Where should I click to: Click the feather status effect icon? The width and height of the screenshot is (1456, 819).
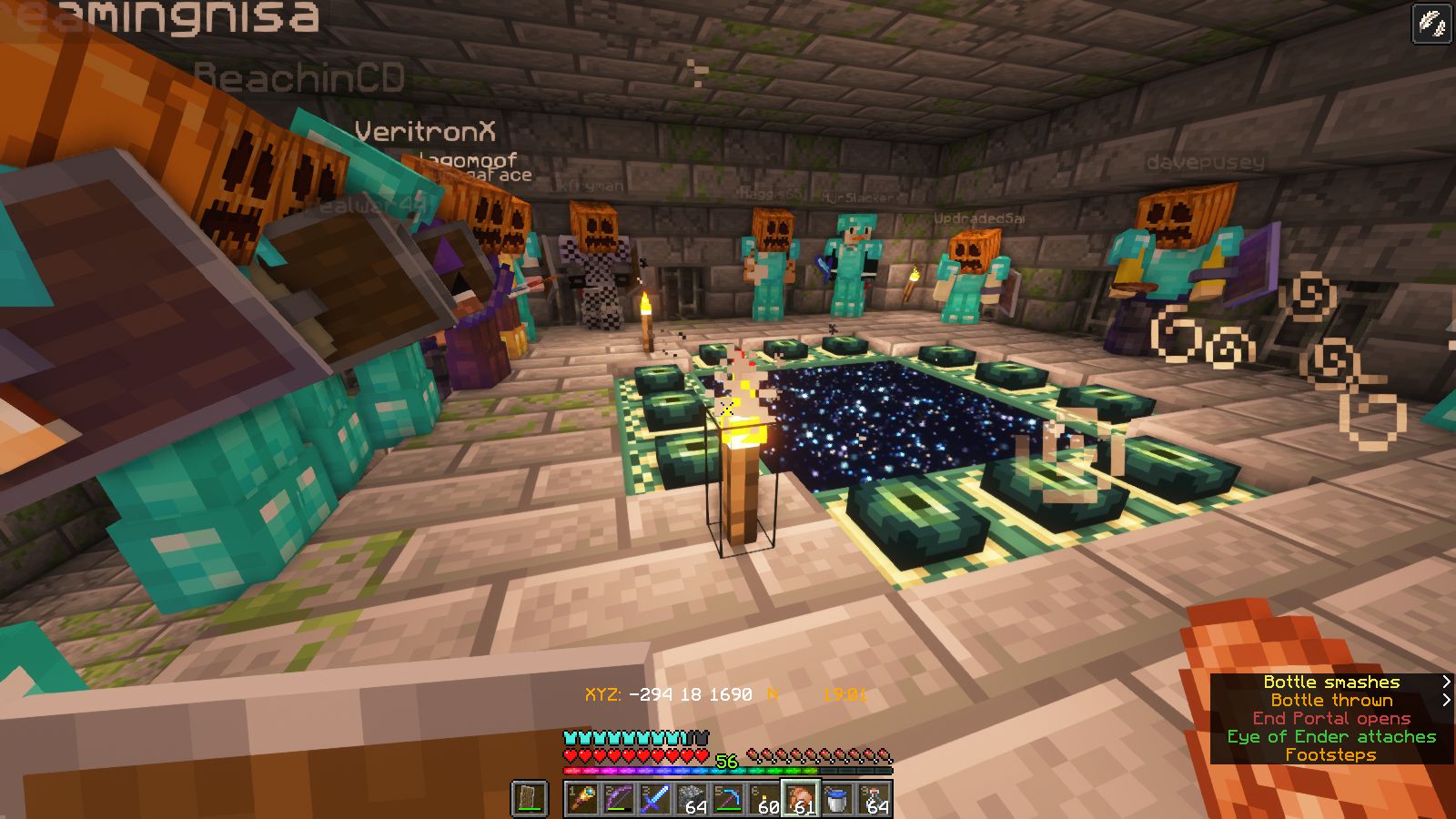[x=1431, y=24]
